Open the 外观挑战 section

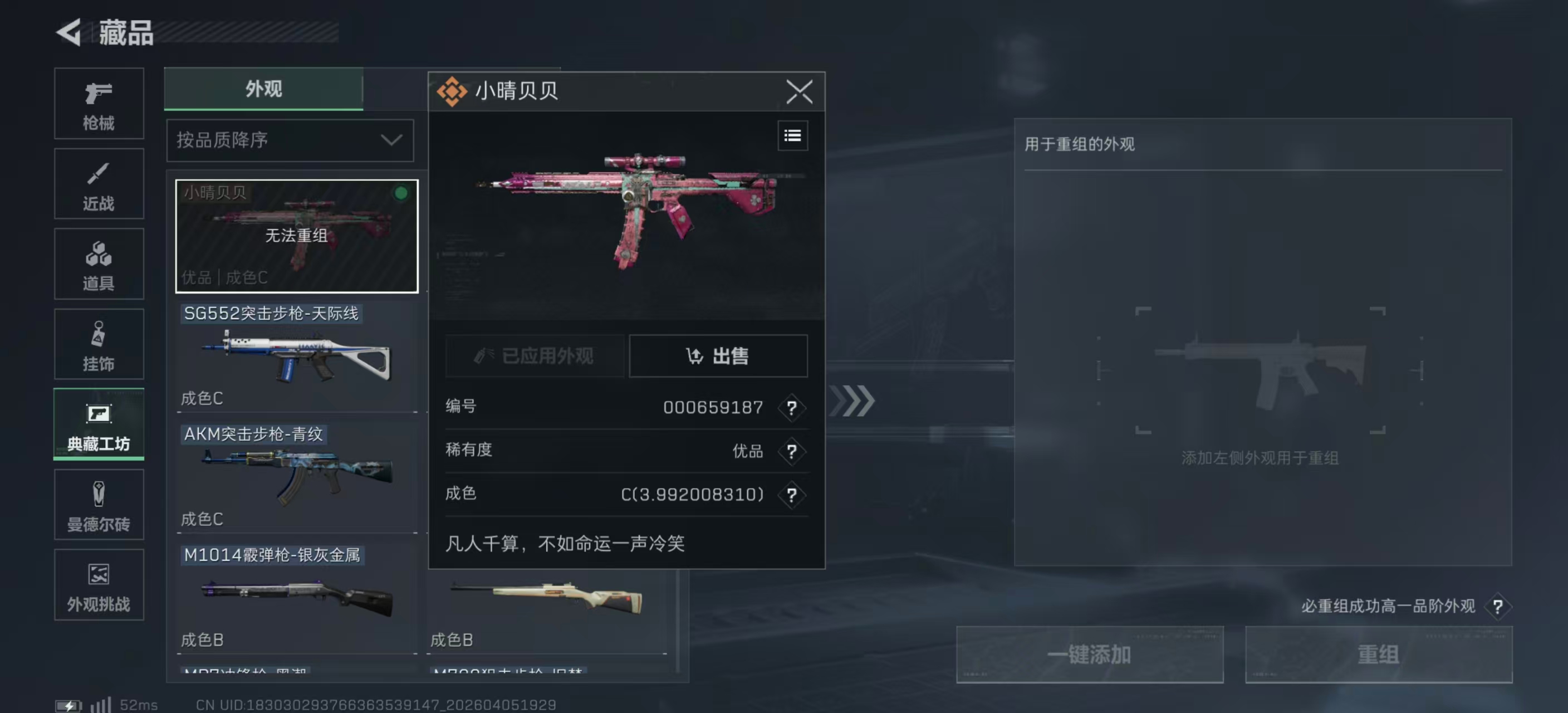click(x=98, y=584)
